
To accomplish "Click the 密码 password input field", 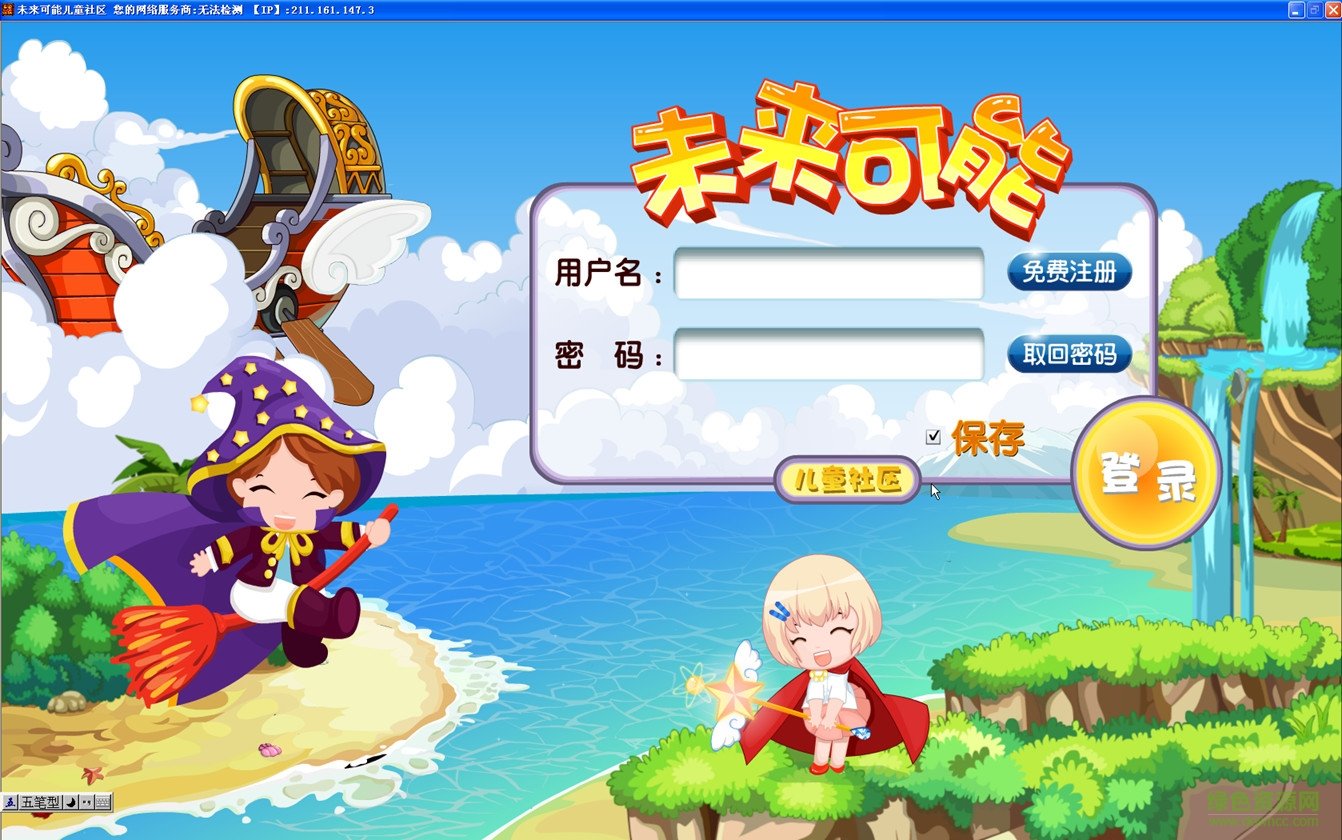I will point(828,351).
